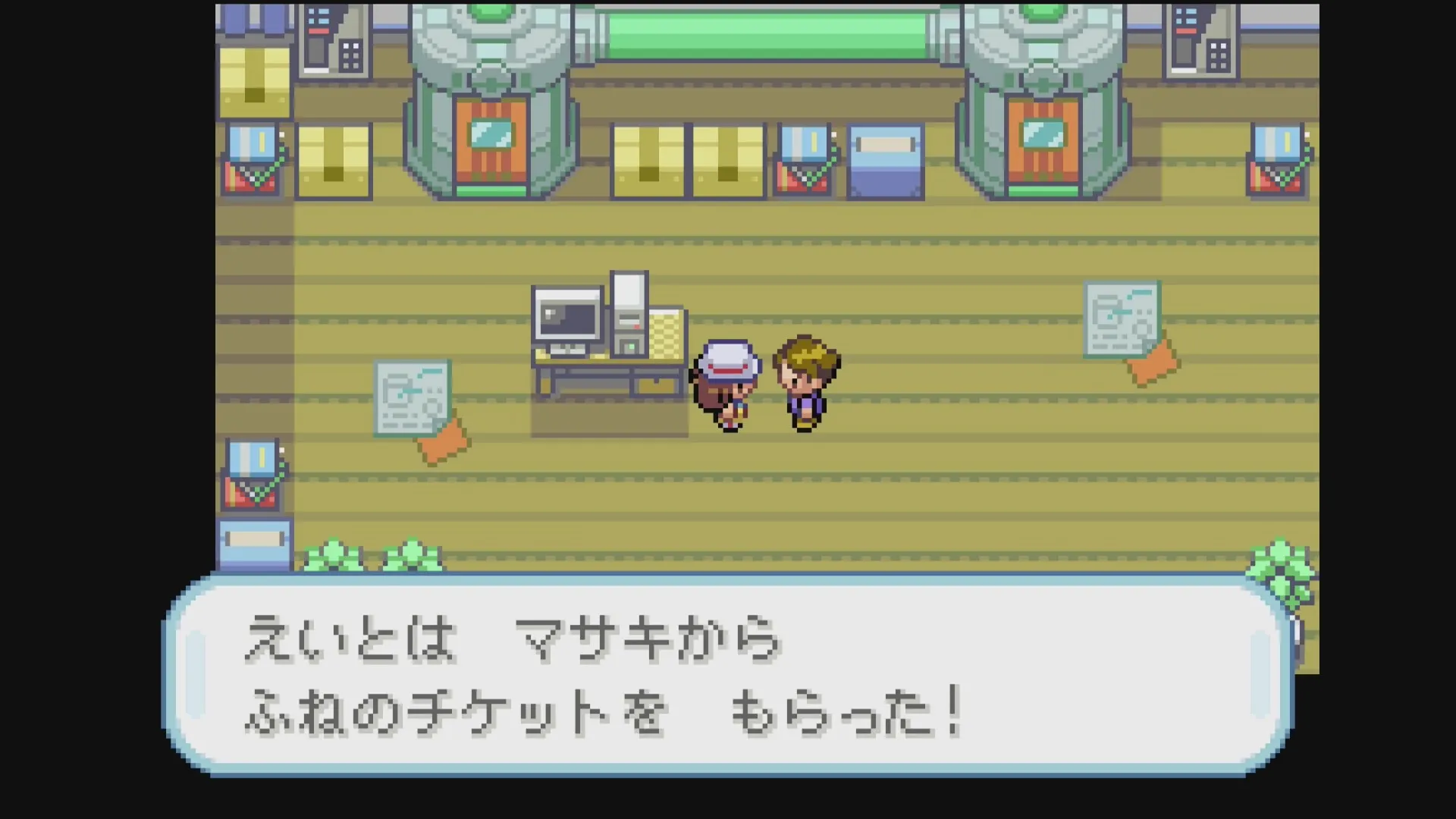The width and height of the screenshot is (1456, 819).
Task: Select the player character wearing the white hat
Action: pos(726,387)
